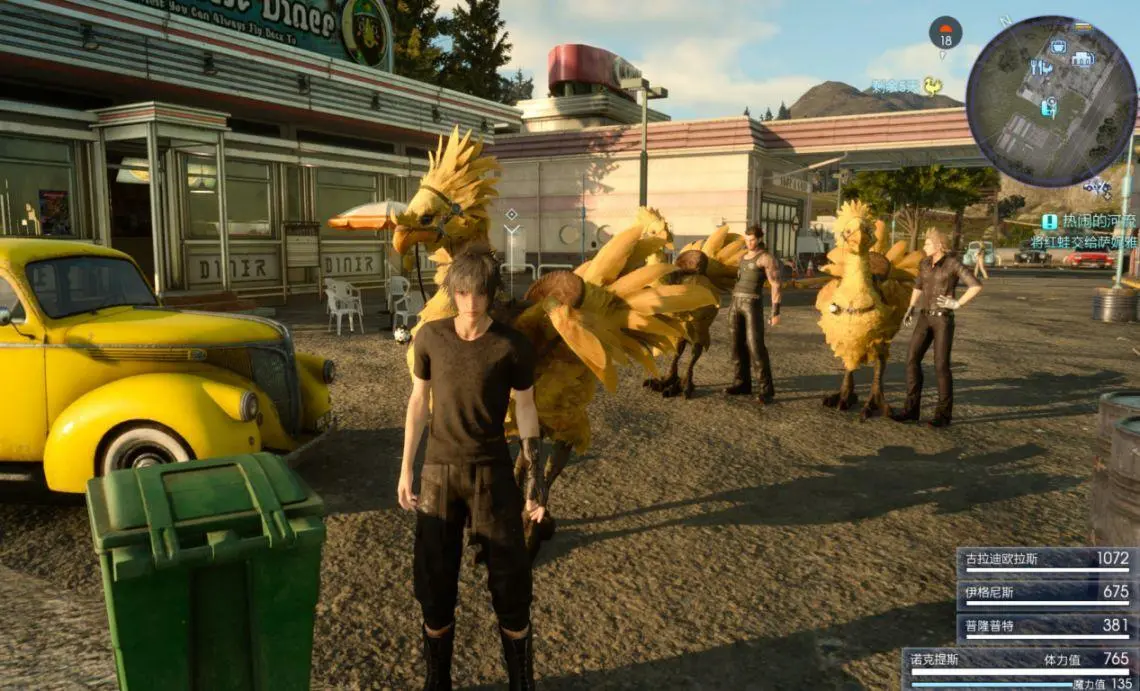Click the shop basket marker on minimap
Screen dimensions: 1140x691
click(x=1058, y=46)
